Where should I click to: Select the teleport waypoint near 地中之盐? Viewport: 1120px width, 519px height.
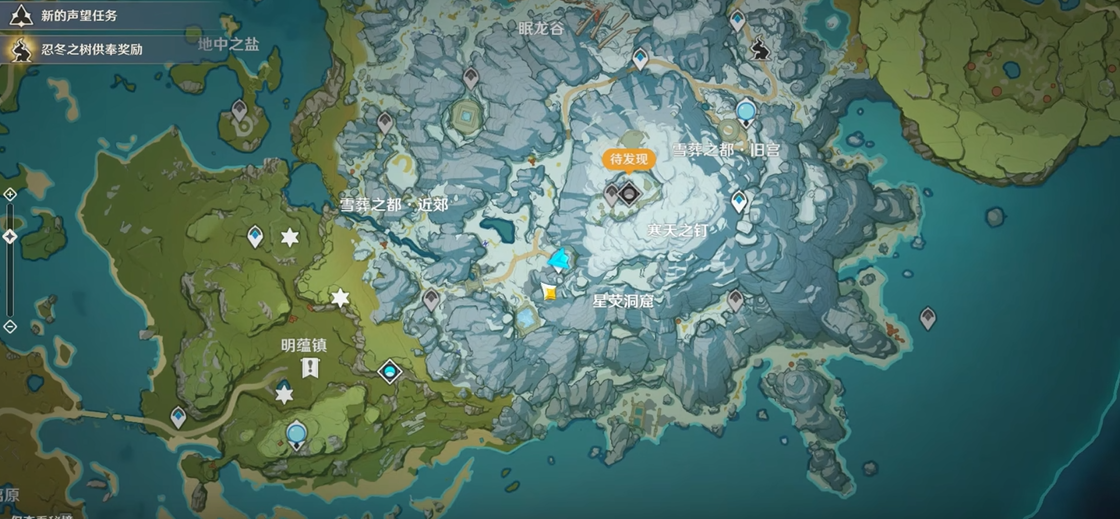[240, 109]
